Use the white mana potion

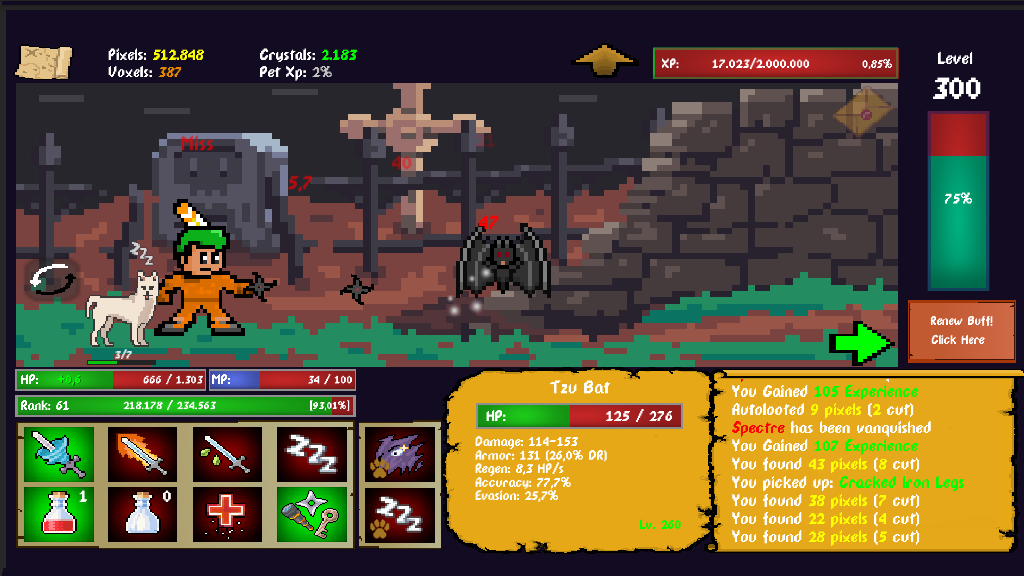142,513
